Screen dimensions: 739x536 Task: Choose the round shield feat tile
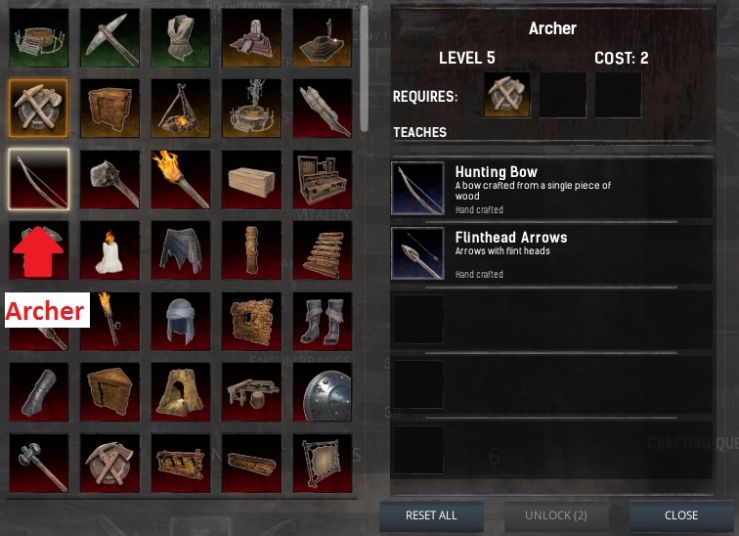(x=324, y=392)
